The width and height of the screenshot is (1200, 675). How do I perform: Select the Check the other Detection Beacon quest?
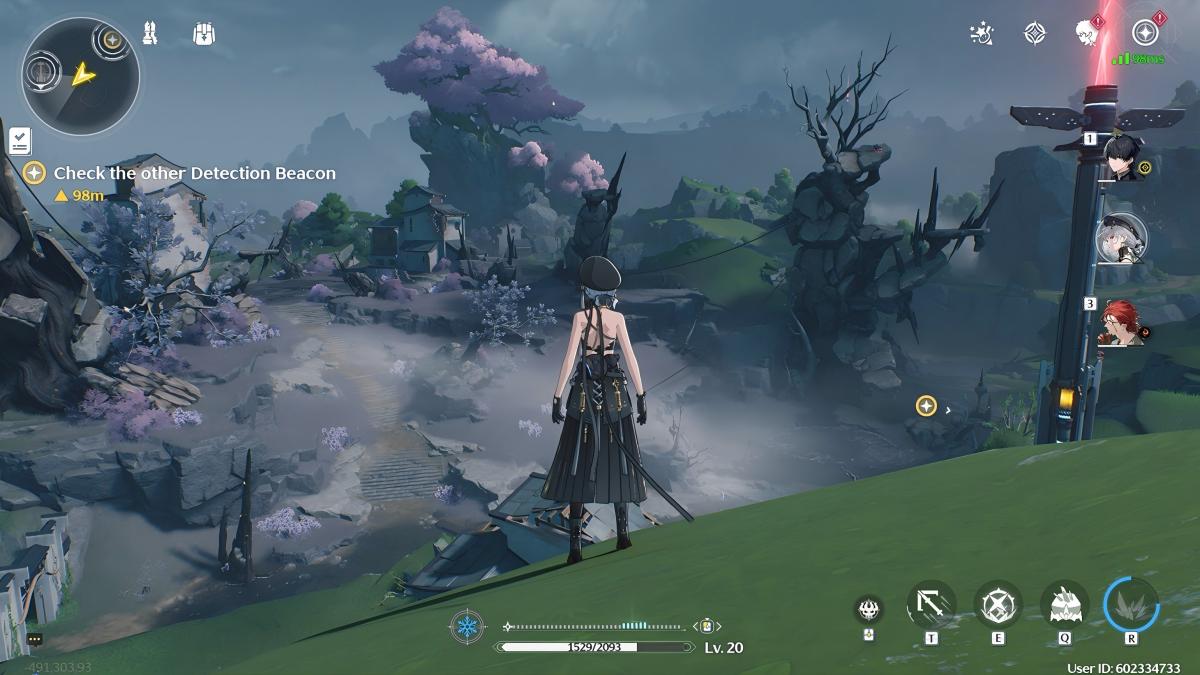coord(194,173)
